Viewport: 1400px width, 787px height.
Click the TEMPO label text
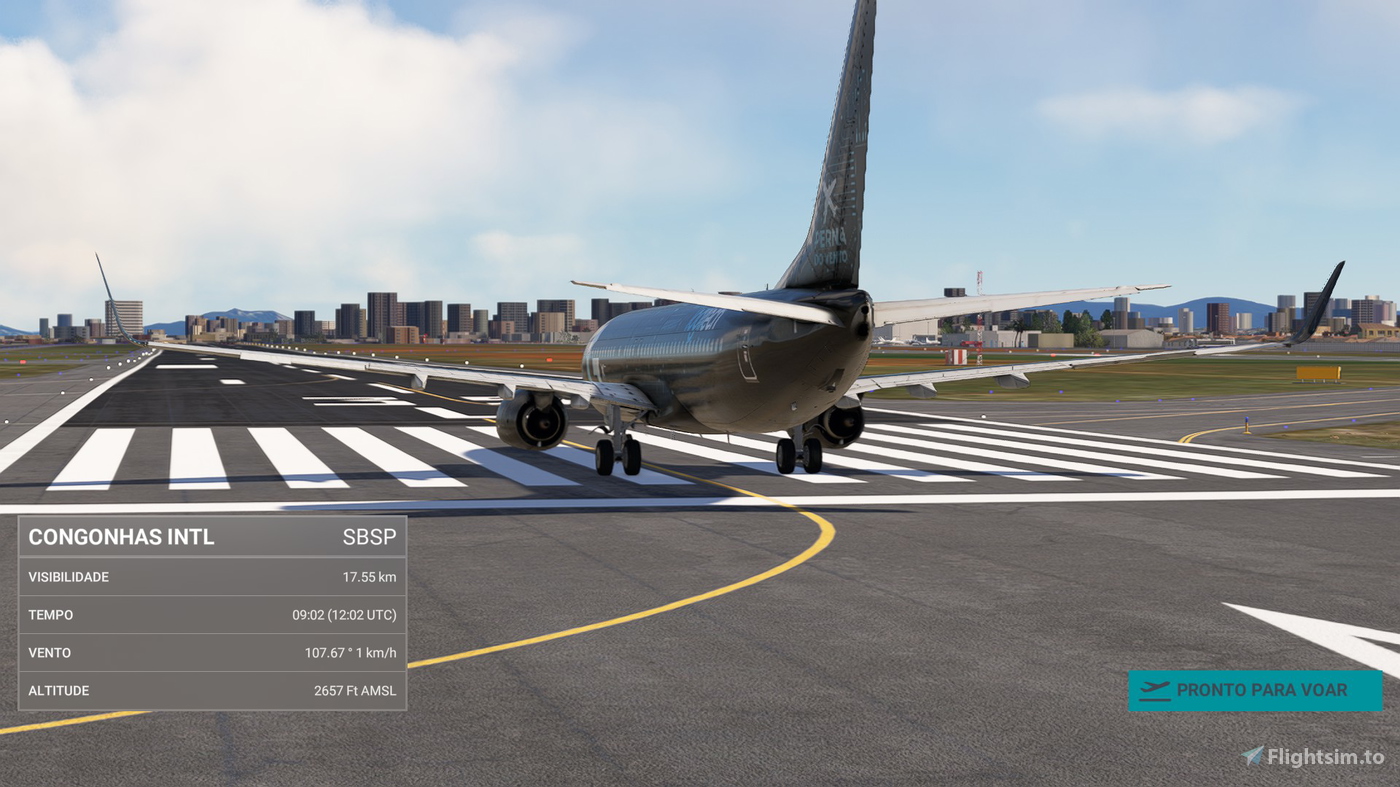(x=50, y=614)
